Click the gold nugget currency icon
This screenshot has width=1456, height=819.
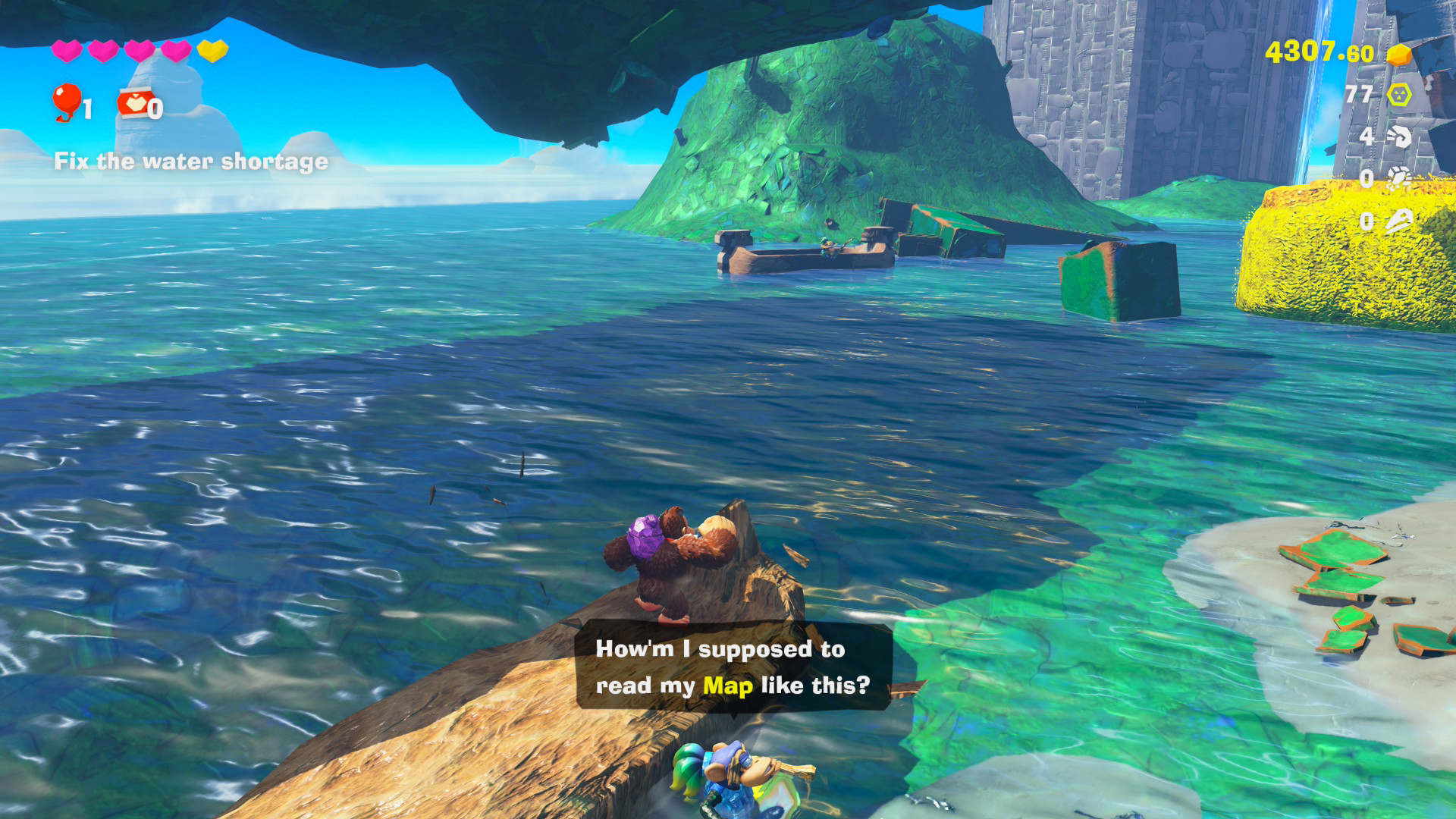pyautogui.click(x=1399, y=54)
